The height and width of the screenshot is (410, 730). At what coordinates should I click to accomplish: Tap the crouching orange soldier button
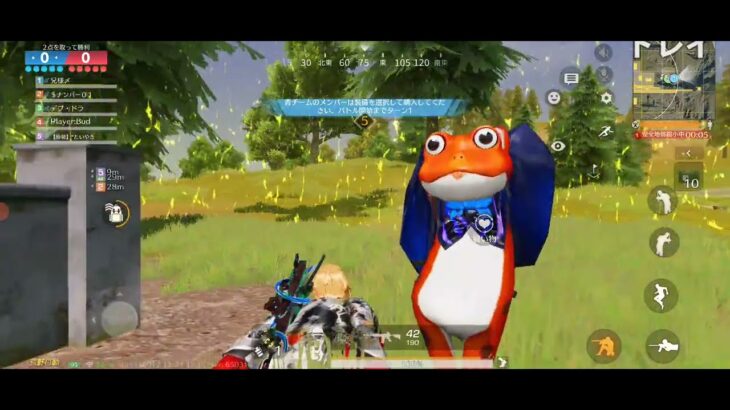coord(603,346)
